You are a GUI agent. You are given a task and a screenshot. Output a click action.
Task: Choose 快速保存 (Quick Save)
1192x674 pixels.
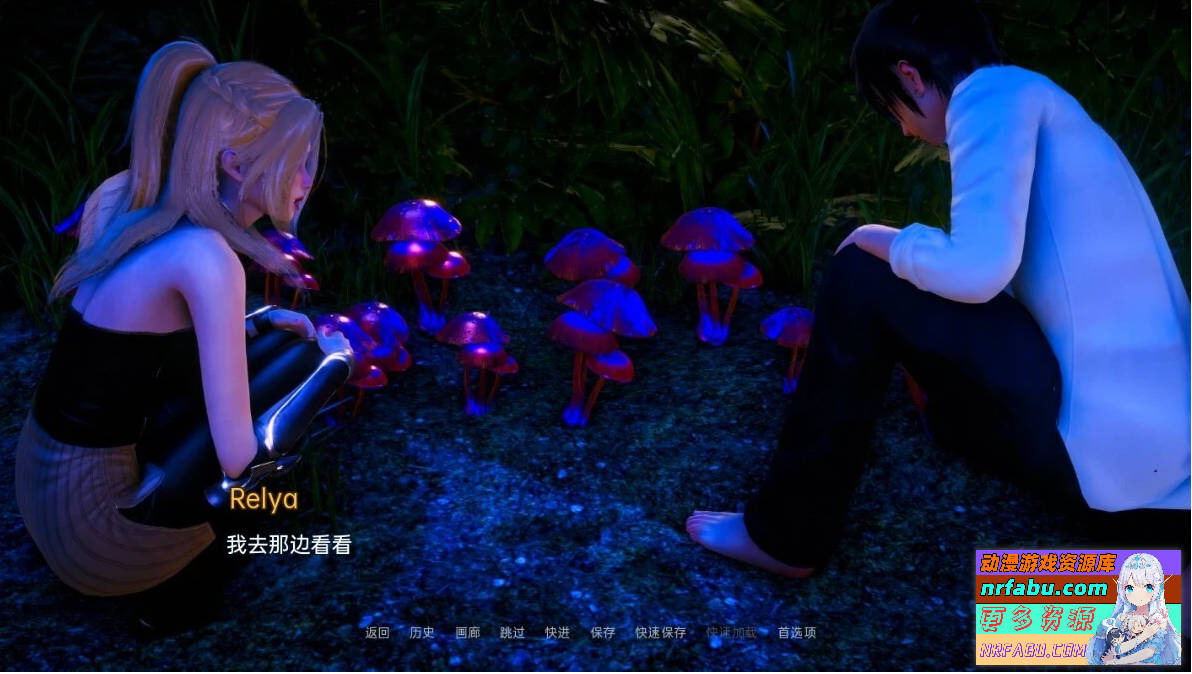[661, 633]
